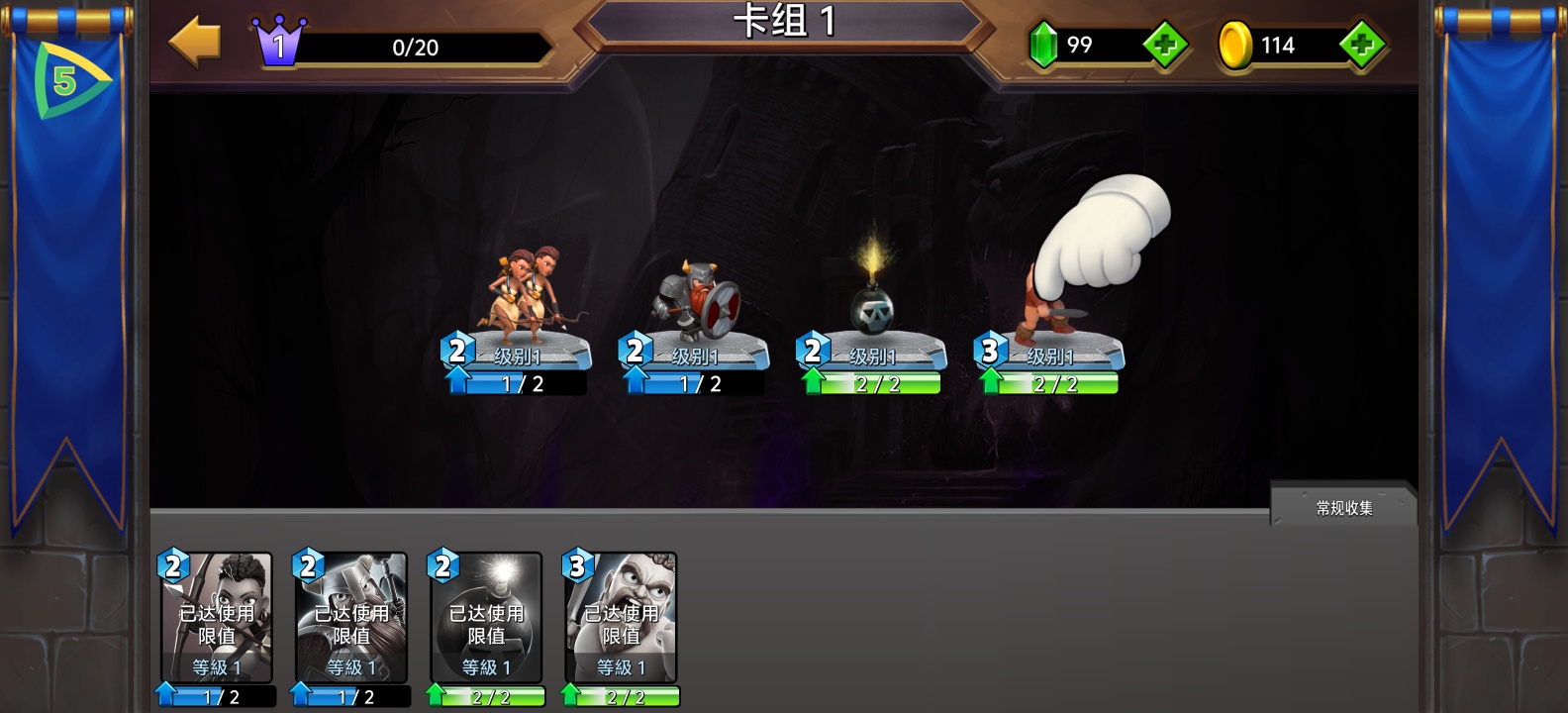
Task: Tap the purple crown level icon
Action: pos(278,42)
